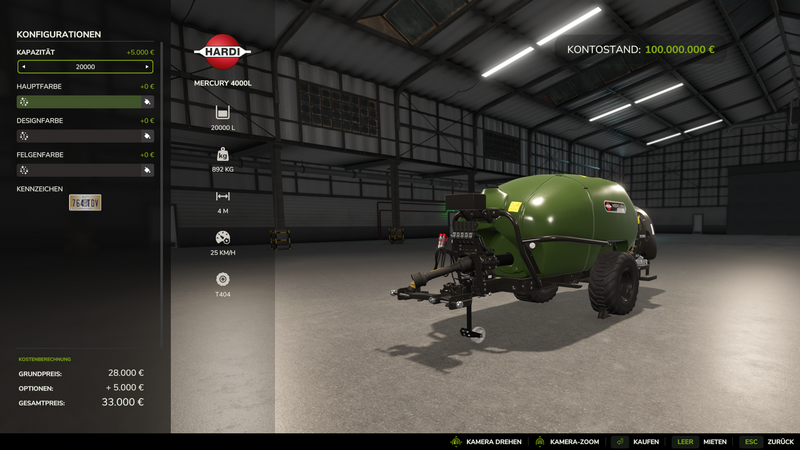Edit the Kennzeichen license plate
The image size is (800, 450).
[x=85, y=203]
